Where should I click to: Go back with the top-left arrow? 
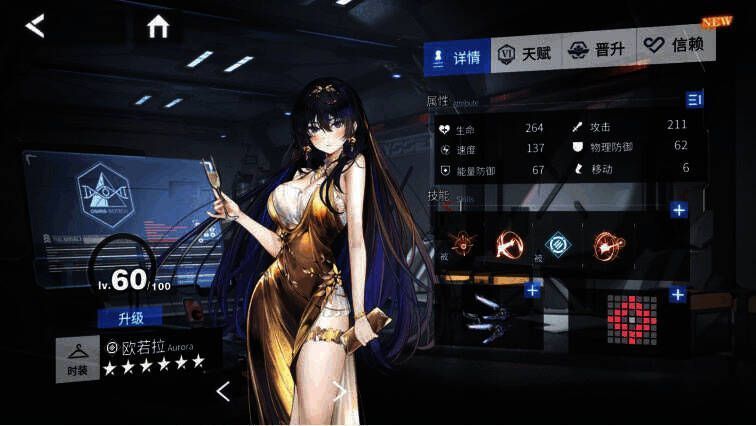click(35, 26)
